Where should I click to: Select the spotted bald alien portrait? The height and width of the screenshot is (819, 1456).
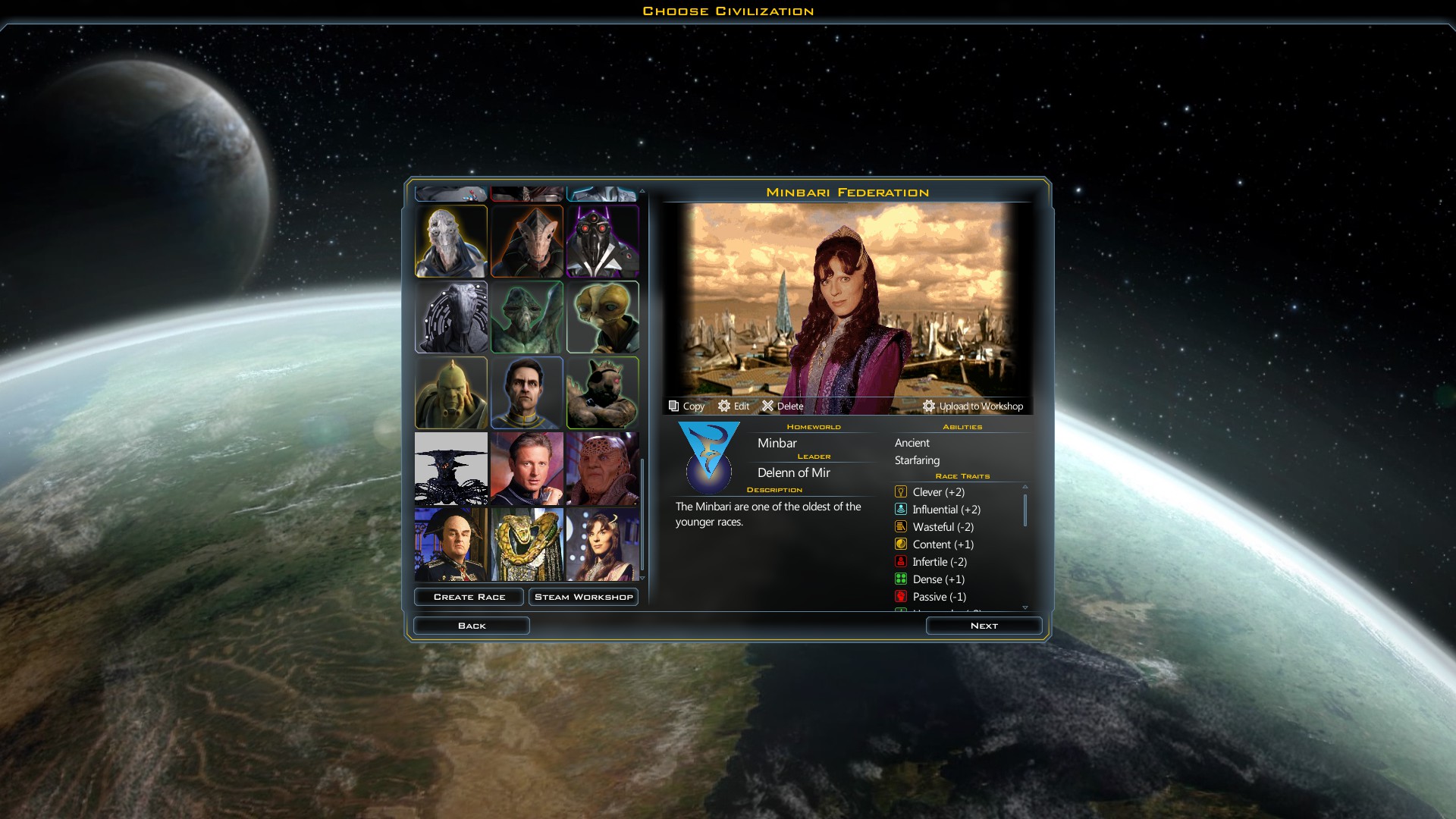pyautogui.click(x=602, y=469)
